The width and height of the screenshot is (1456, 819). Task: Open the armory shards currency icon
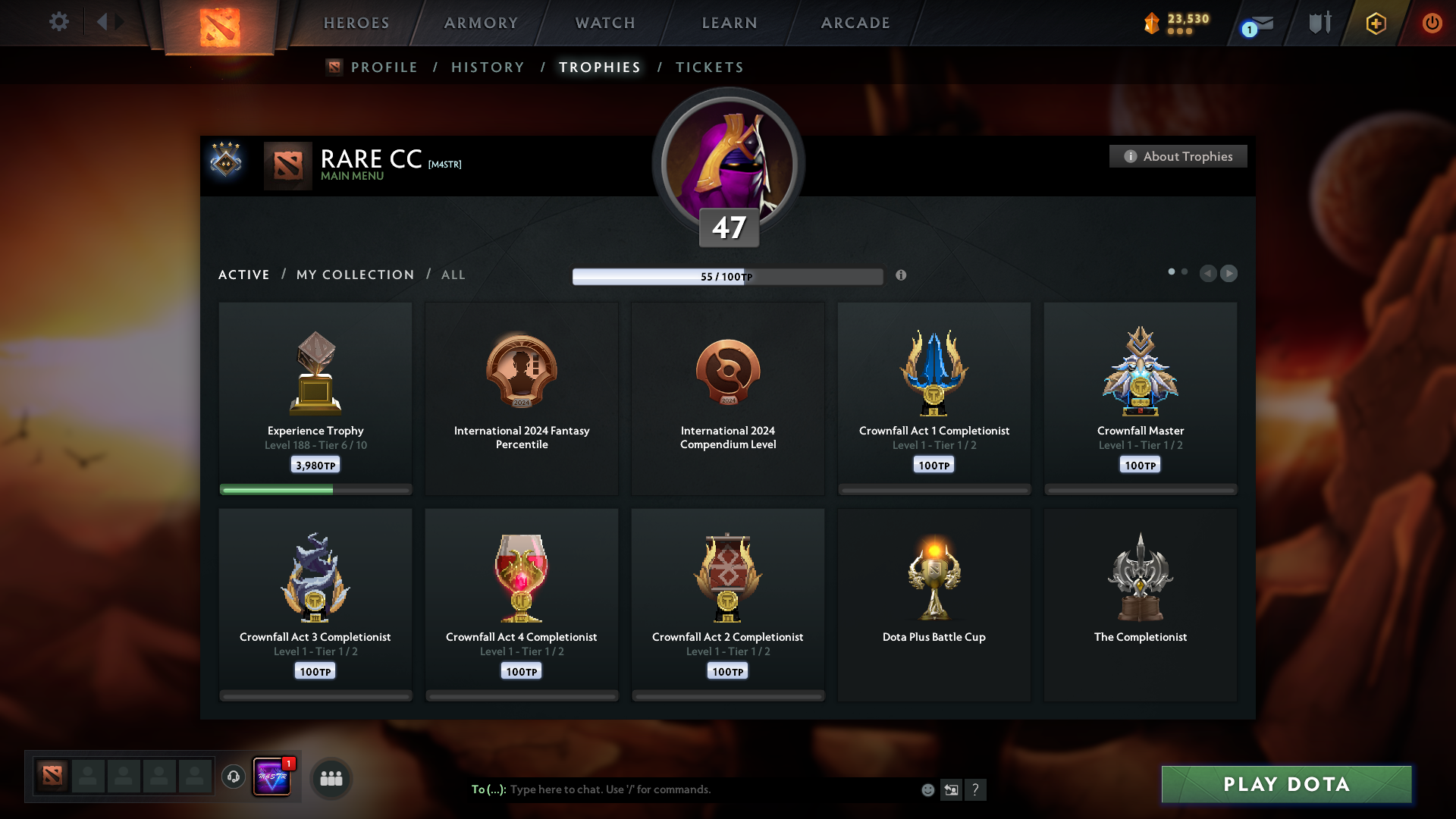click(1150, 23)
